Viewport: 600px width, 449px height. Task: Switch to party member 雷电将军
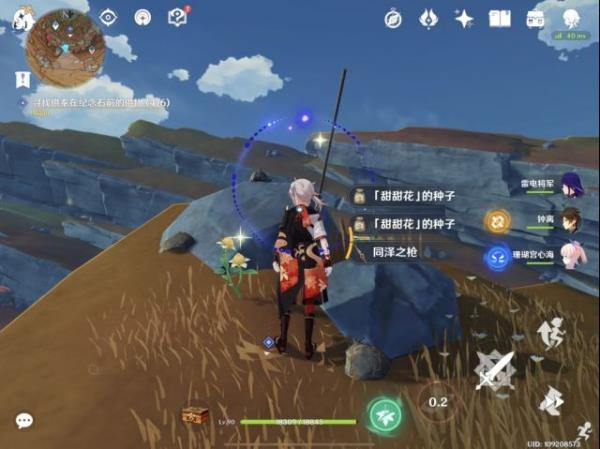[x=571, y=185]
